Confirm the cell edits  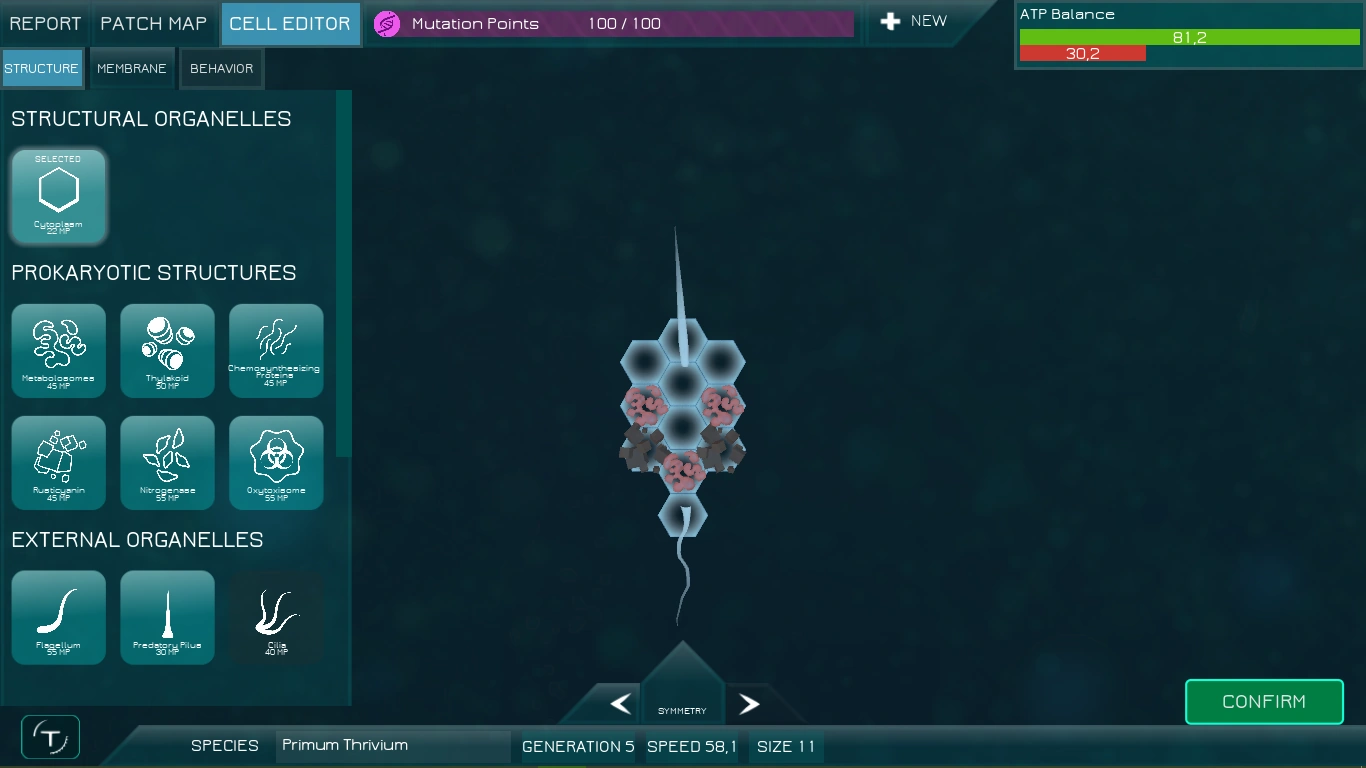click(1263, 701)
